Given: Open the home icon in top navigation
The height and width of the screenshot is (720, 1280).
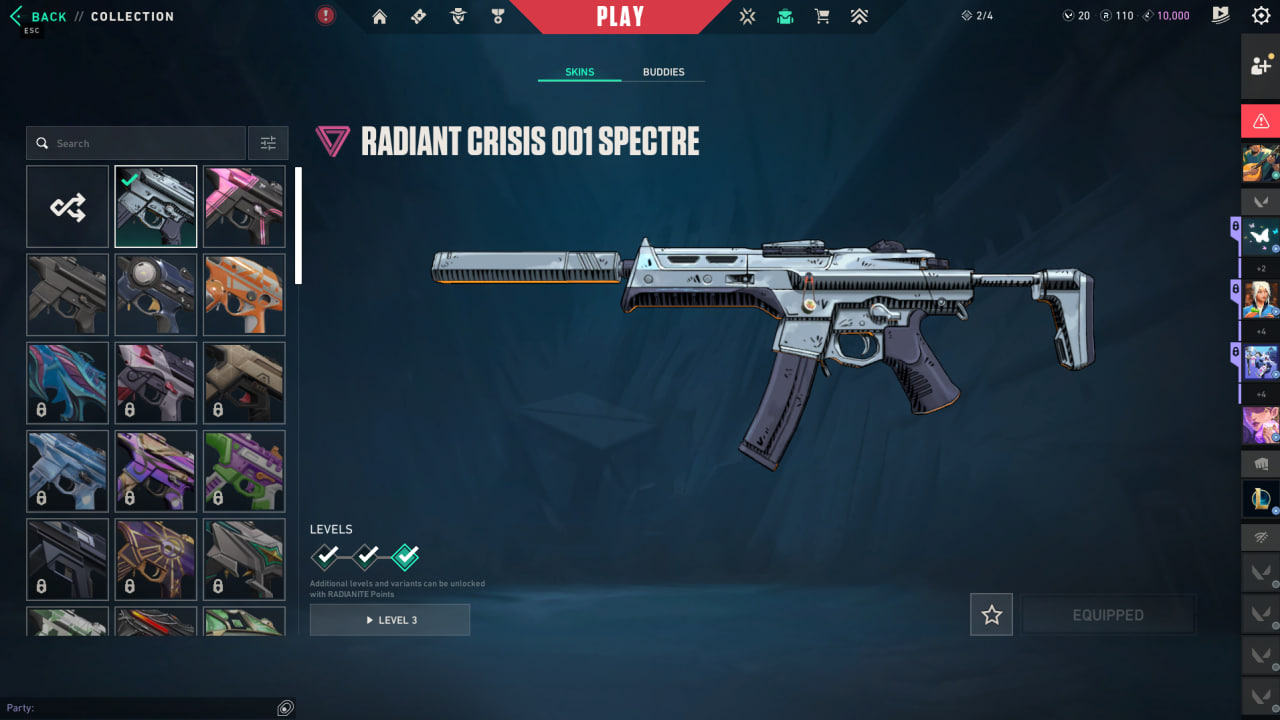Looking at the screenshot, I should (x=379, y=16).
